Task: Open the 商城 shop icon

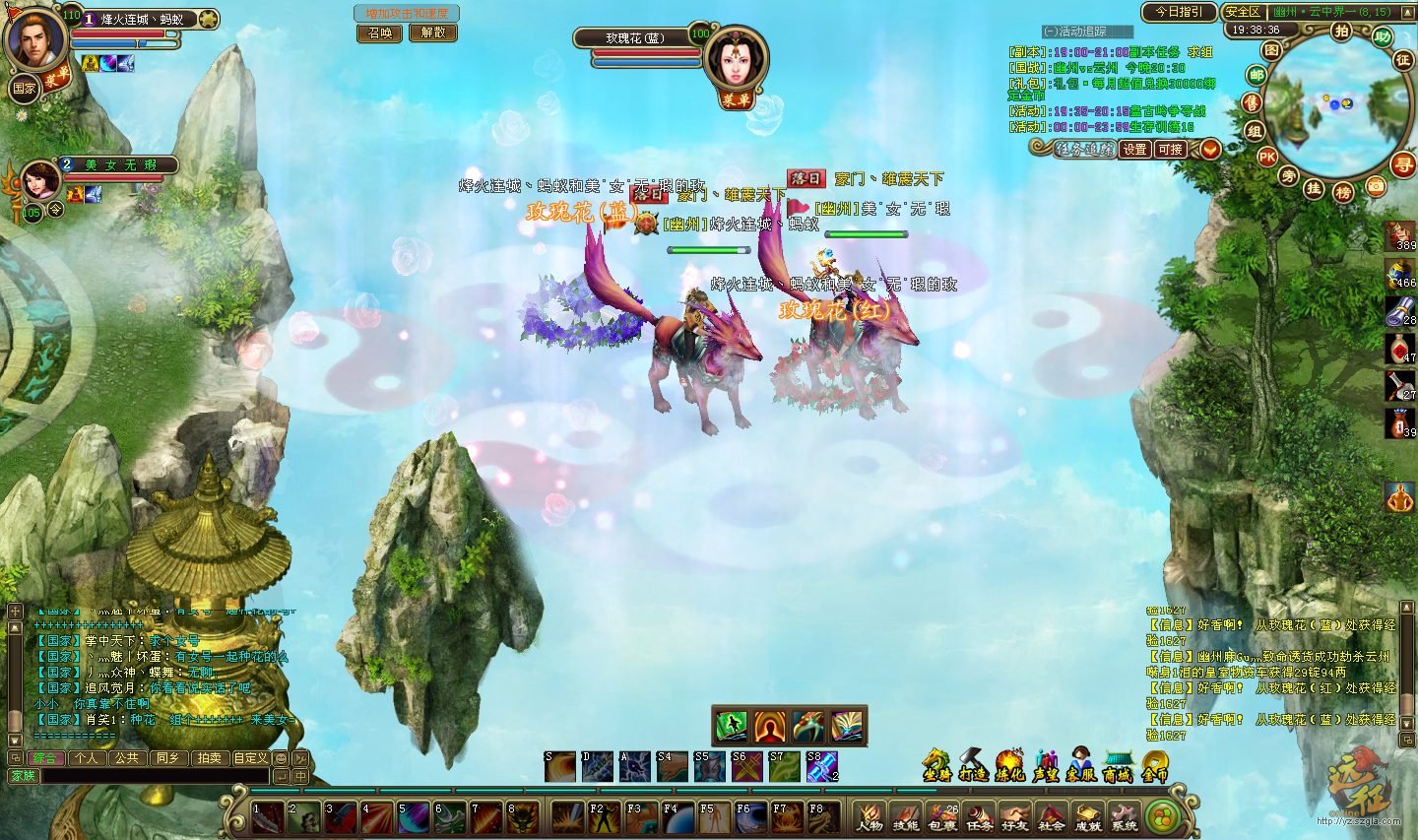Action: [1118, 766]
